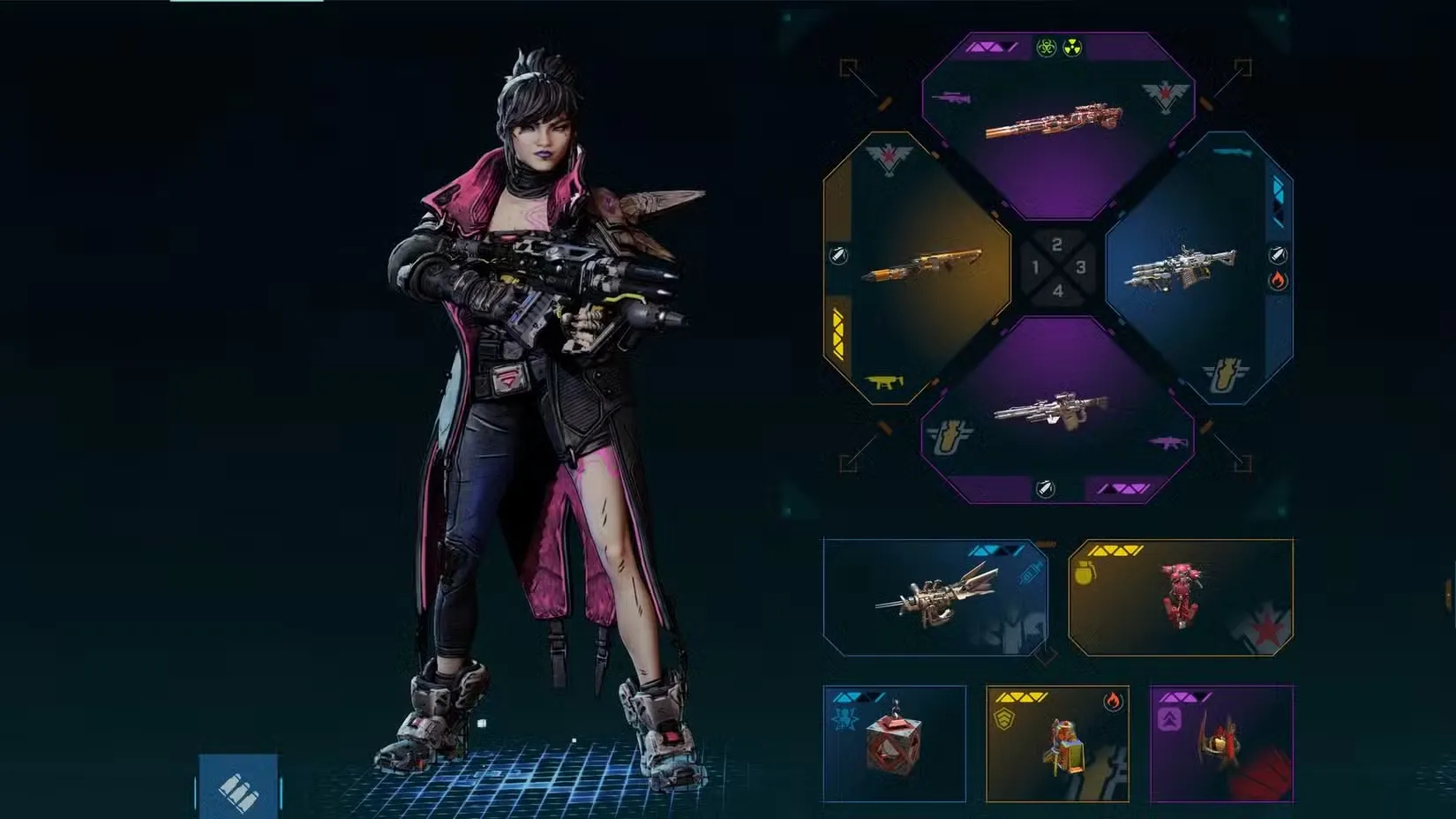The width and height of the screenshot is (1456, 819).
Task: Click the purple upgrade-arrow icon on the class mod panel
Action: pyautogui.click(x=1170, y=721)
